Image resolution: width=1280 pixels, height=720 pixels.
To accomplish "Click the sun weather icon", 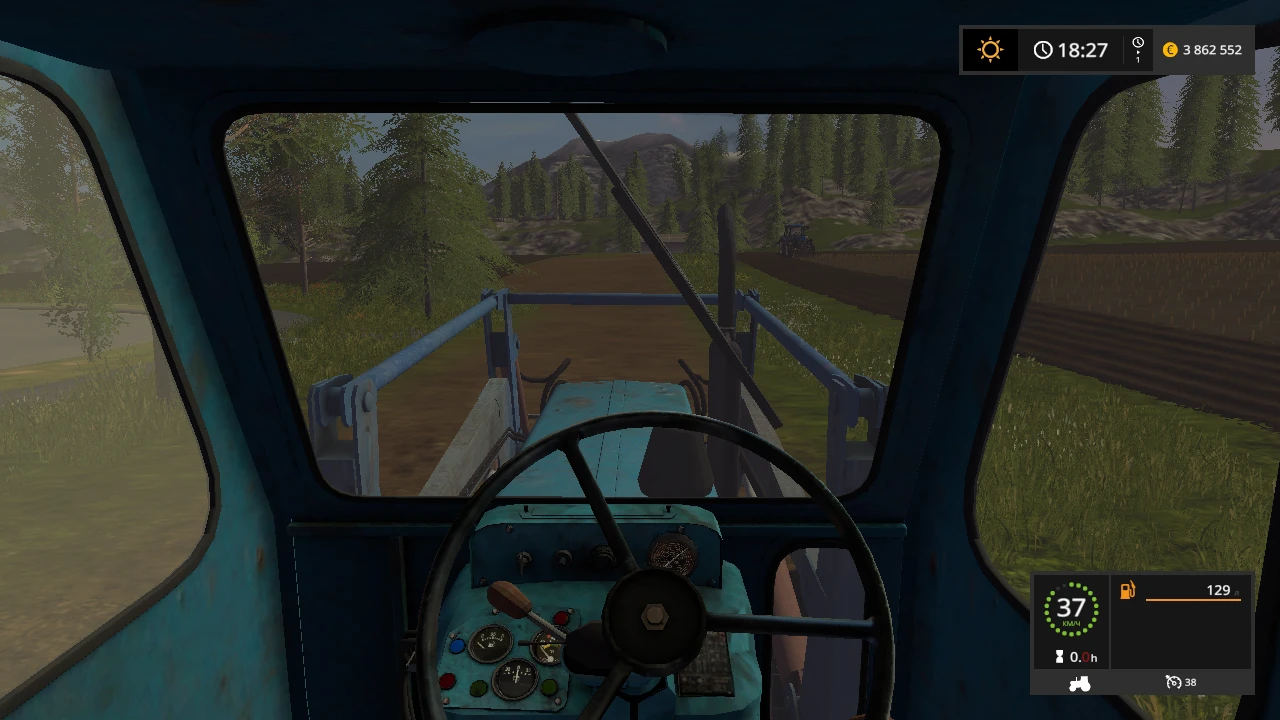I will [989, 49].
